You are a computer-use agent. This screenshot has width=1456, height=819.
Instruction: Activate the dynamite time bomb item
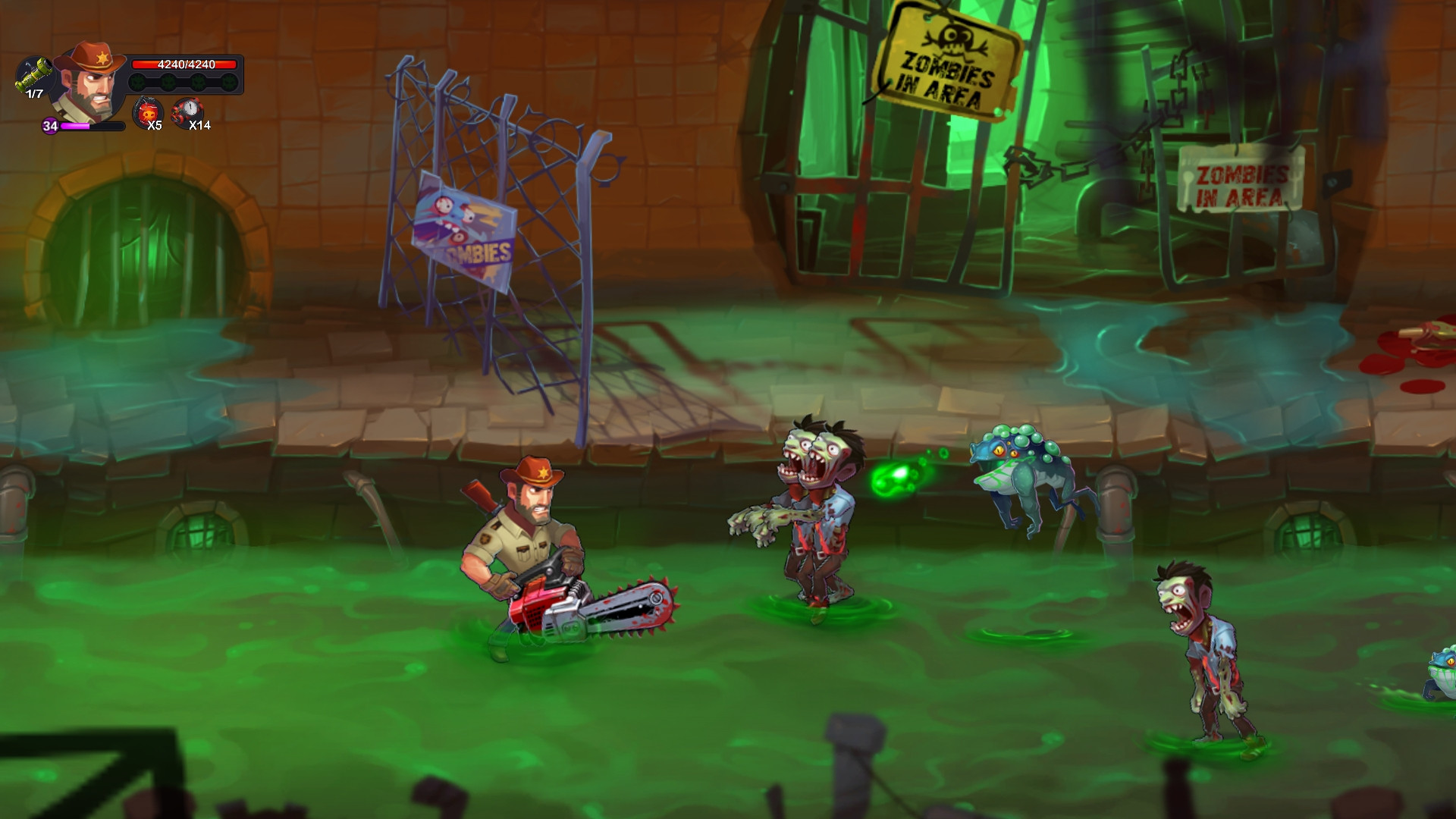[186, 113]
